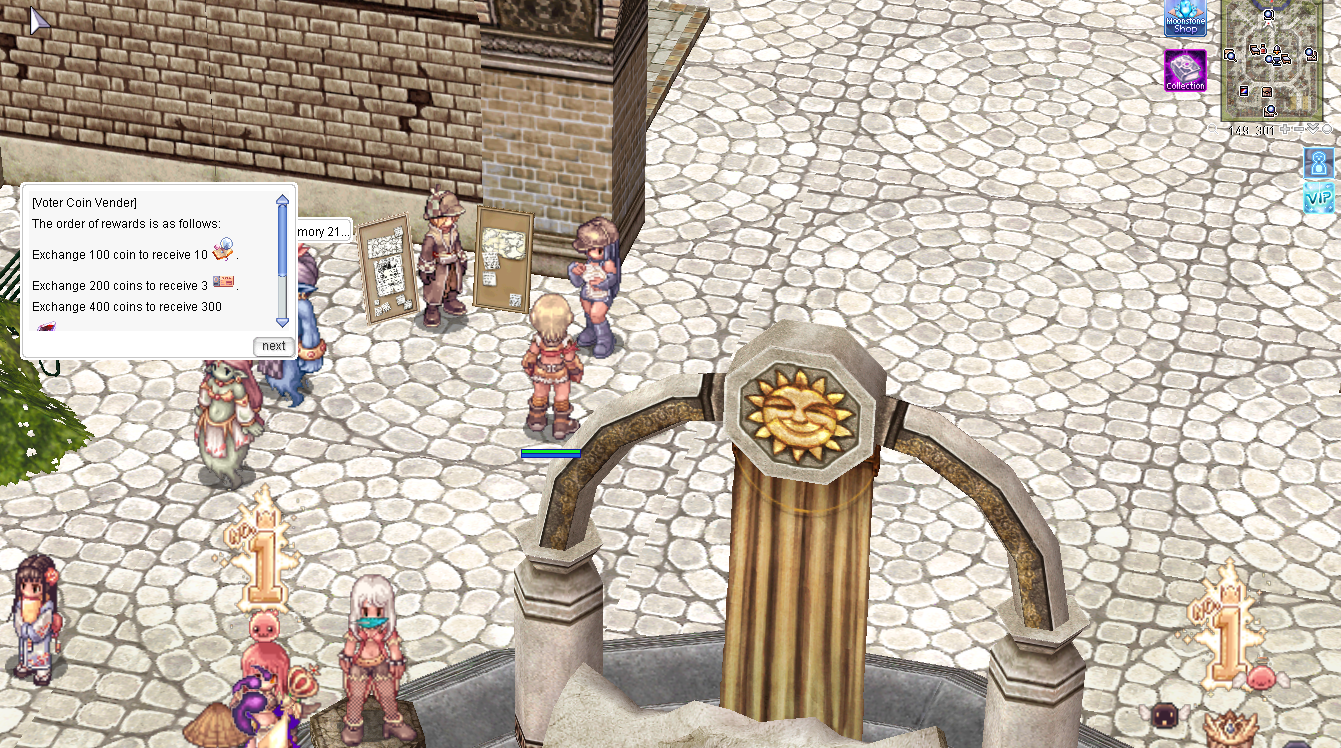Zoom in the minimap with the plus button

point(1285,130)
